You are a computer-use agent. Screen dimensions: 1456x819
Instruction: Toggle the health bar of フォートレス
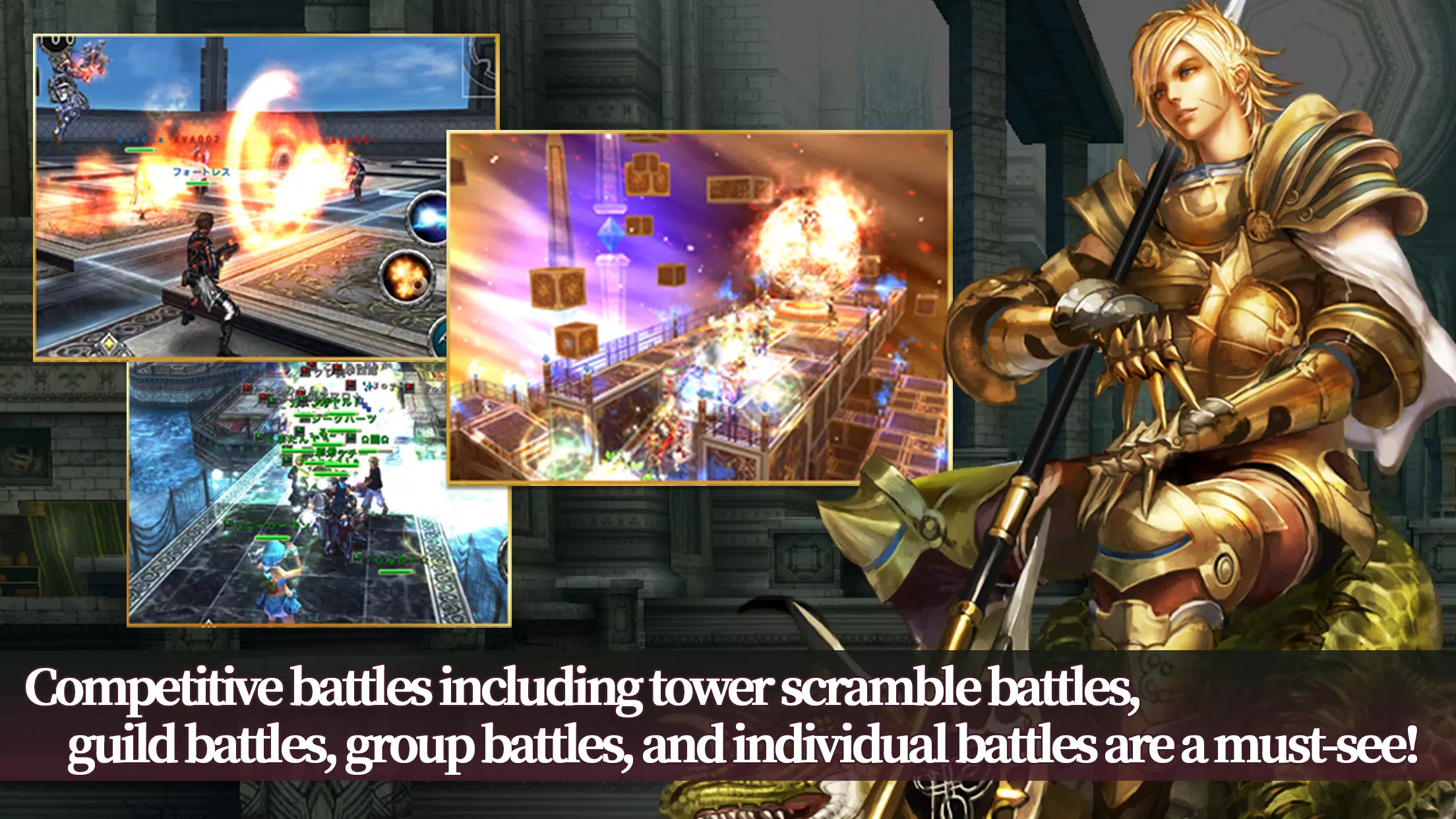point(198,183)
